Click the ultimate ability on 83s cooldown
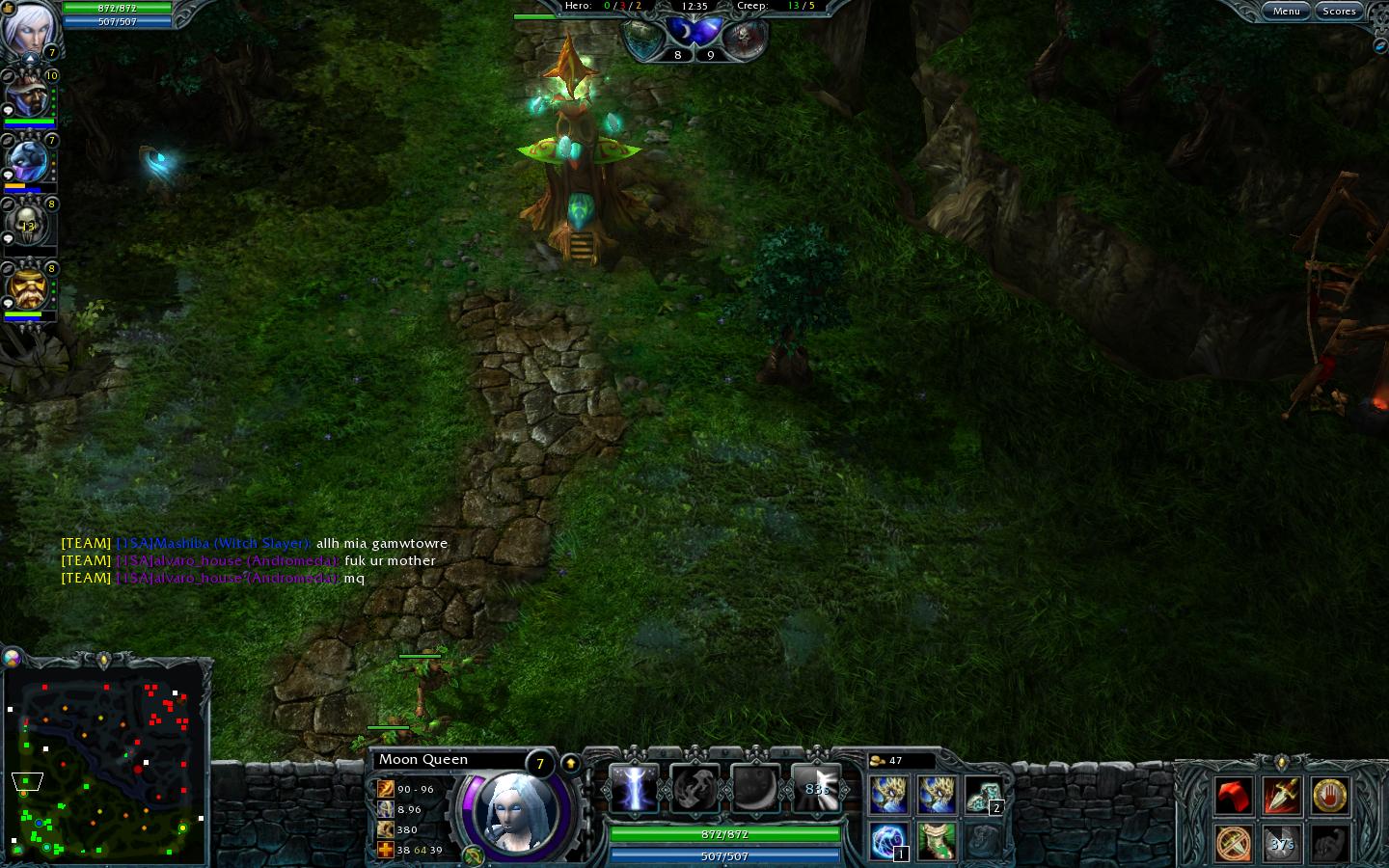The image size is (1389, 868). [816, 790]
